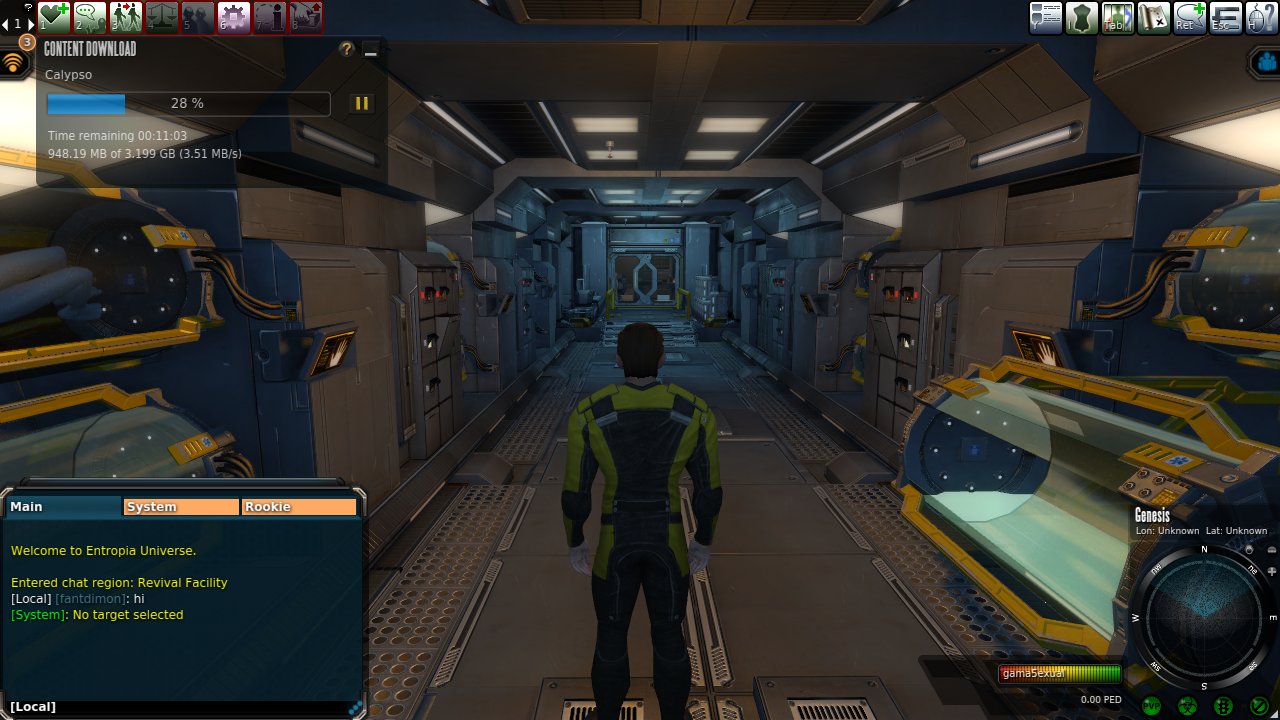1280x720 pixels.
Task: Open the Content Download help question mark
Action: pos(347,49)
